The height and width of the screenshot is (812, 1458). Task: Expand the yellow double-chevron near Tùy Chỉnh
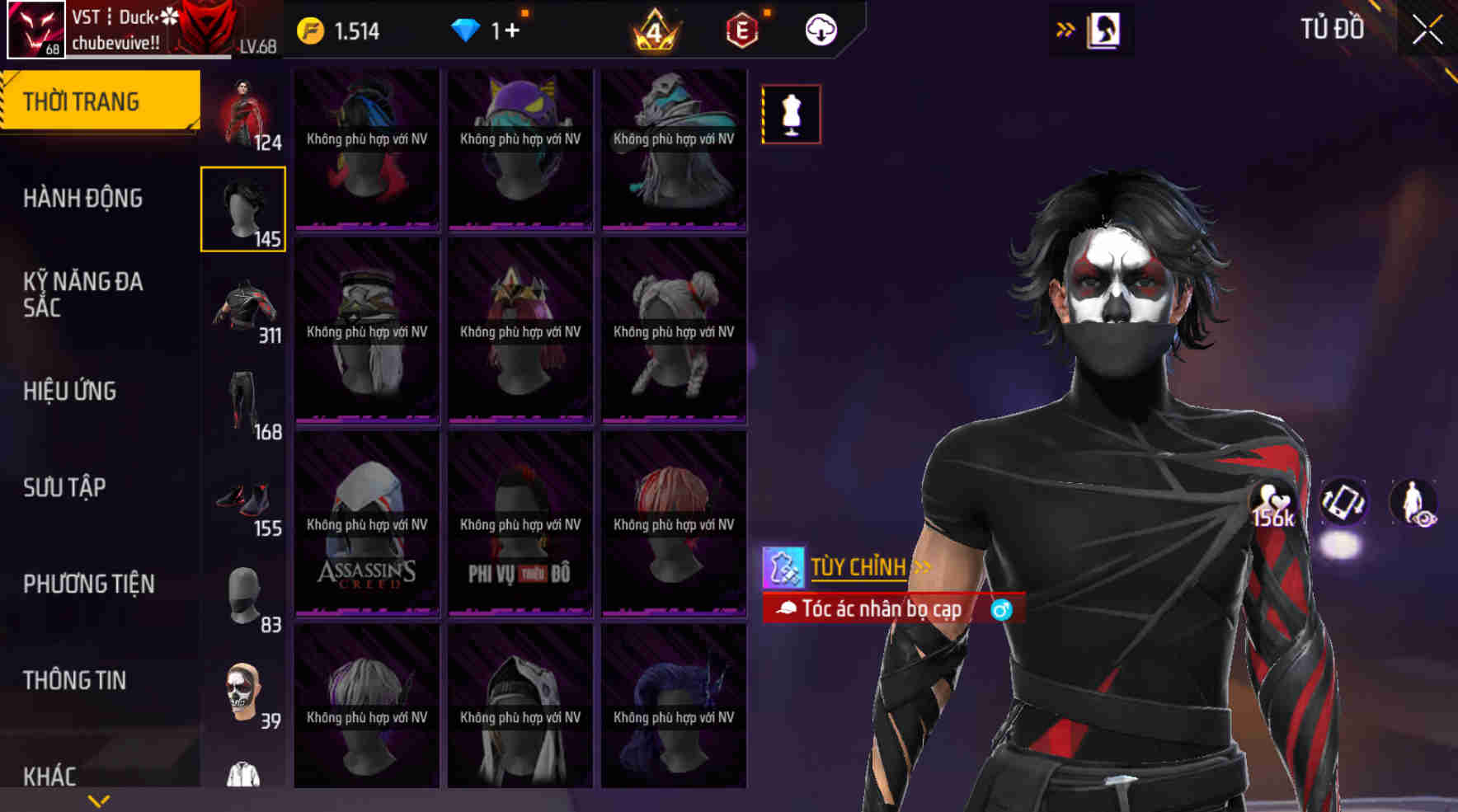point(921,567)
